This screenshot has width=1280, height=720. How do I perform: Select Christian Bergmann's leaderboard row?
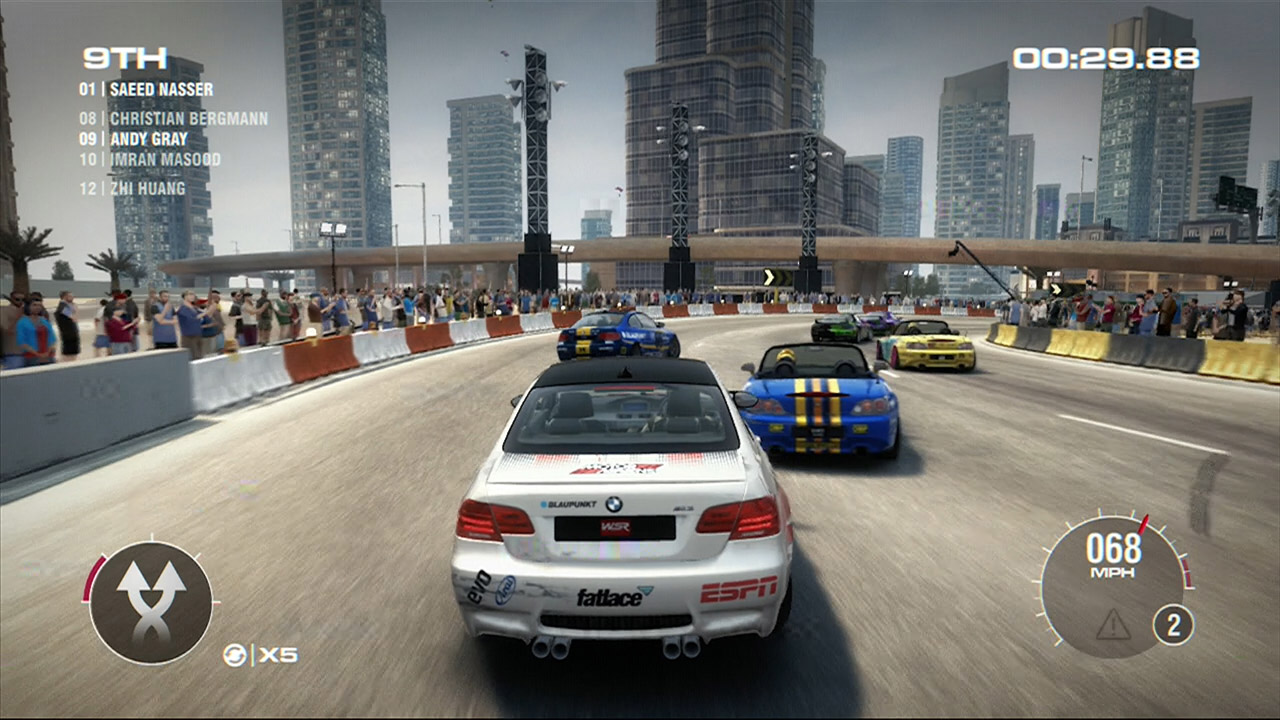click(x=174, y=119)
